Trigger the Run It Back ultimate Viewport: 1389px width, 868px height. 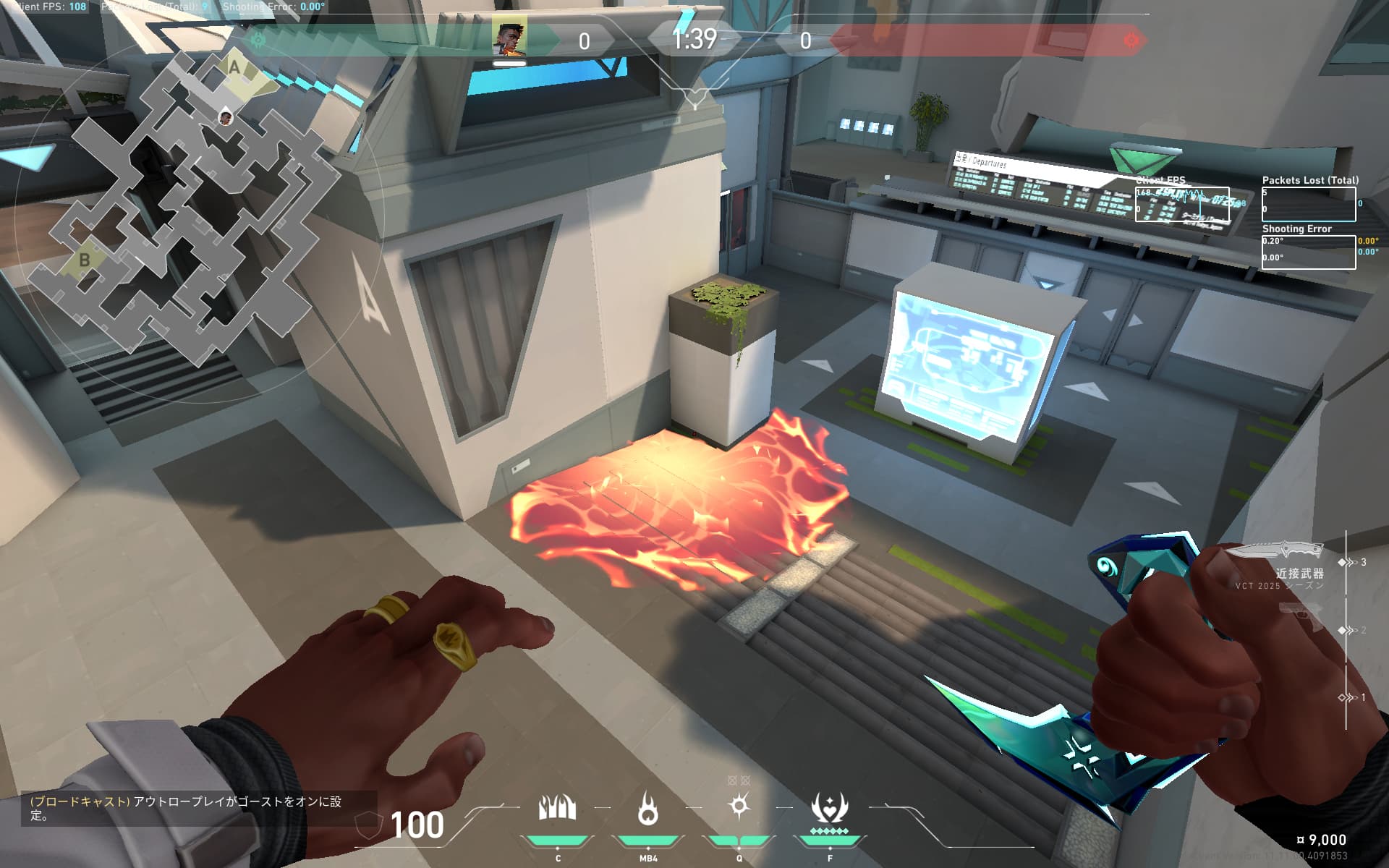point(829,809)
